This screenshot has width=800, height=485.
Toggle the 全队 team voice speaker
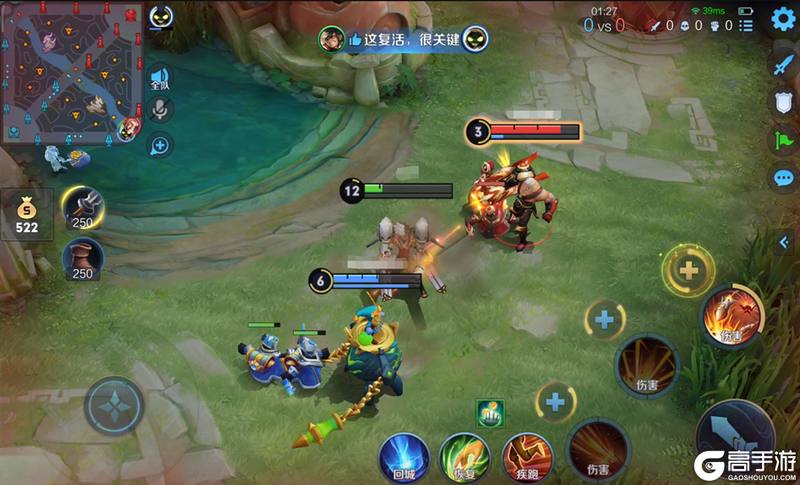point(158,79)
